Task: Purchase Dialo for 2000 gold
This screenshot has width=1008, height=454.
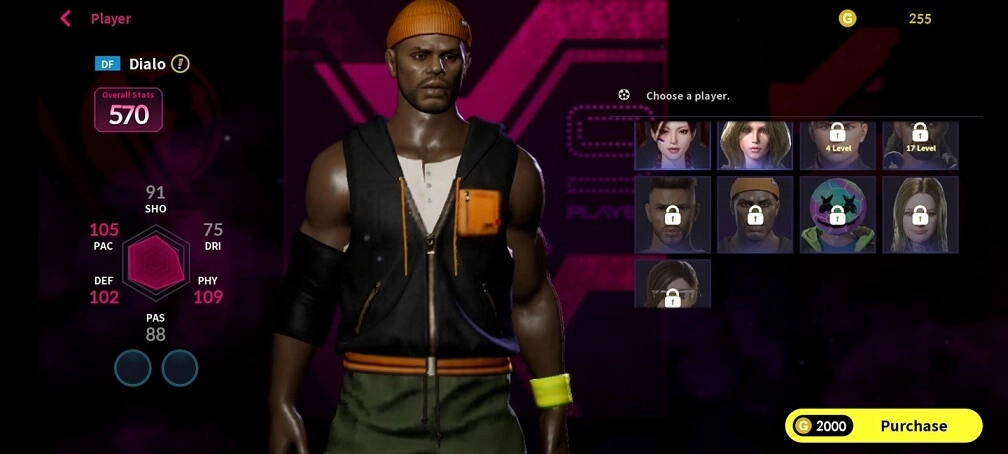Action: click(x=883, y=426)
